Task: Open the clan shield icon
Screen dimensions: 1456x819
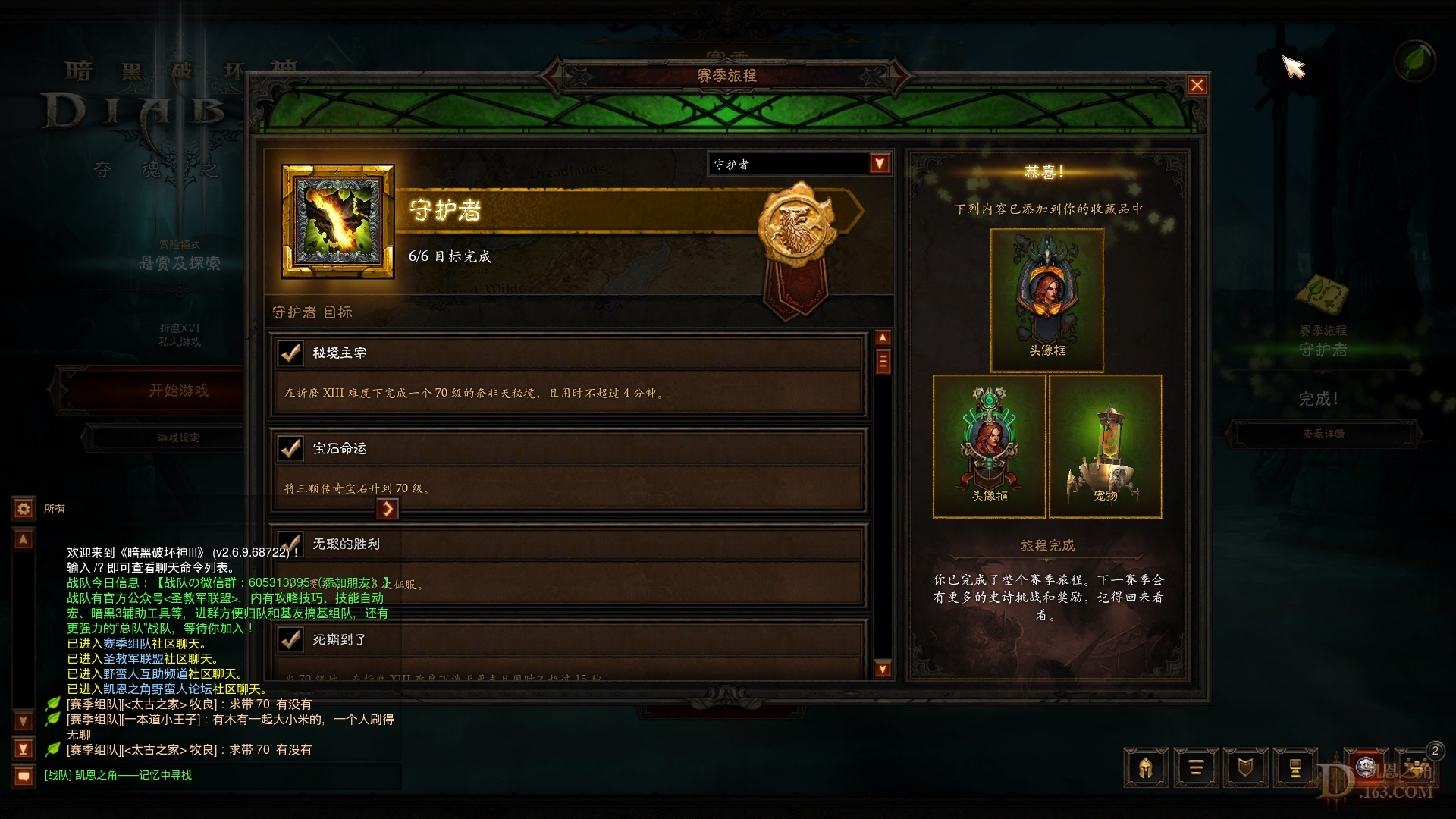Action: point(1246,767)
